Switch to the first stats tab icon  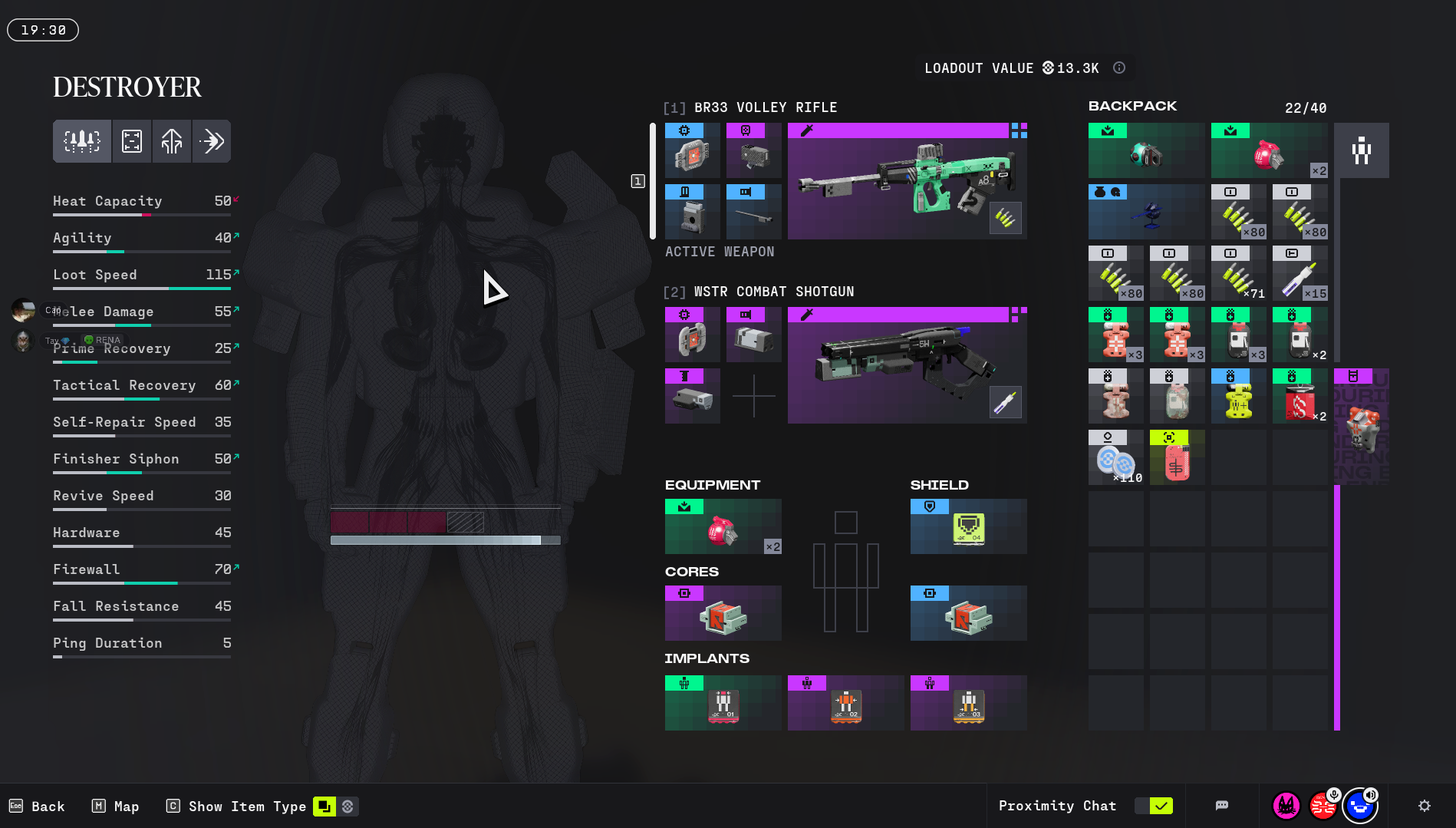pos(82,141)
